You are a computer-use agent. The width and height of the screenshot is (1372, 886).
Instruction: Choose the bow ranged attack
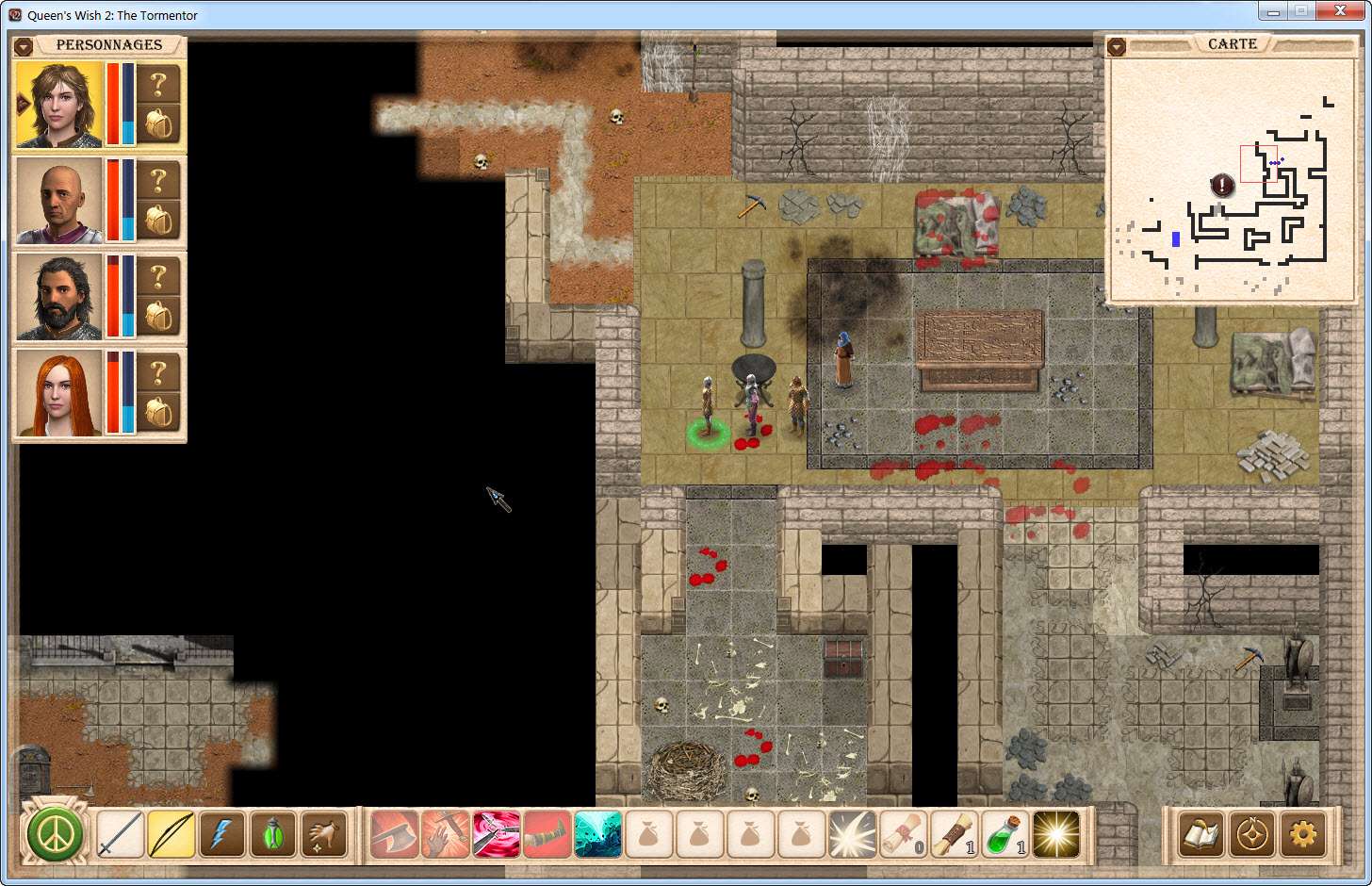[171, 834]
